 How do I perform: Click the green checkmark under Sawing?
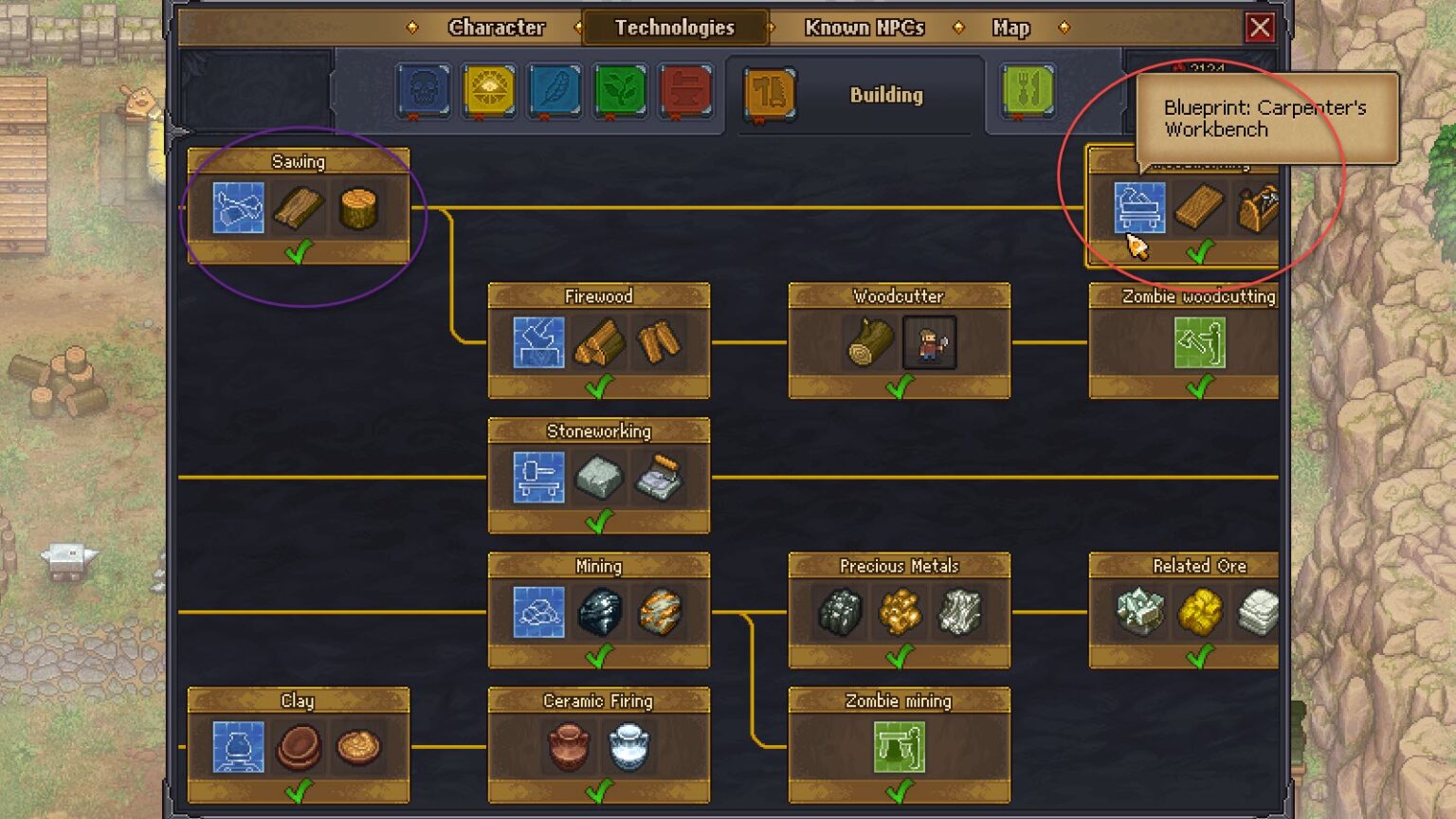coord(300,253)
